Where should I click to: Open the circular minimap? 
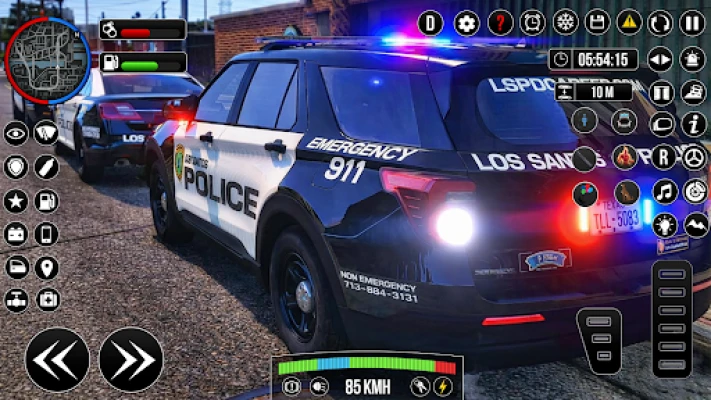click(47, 60)
